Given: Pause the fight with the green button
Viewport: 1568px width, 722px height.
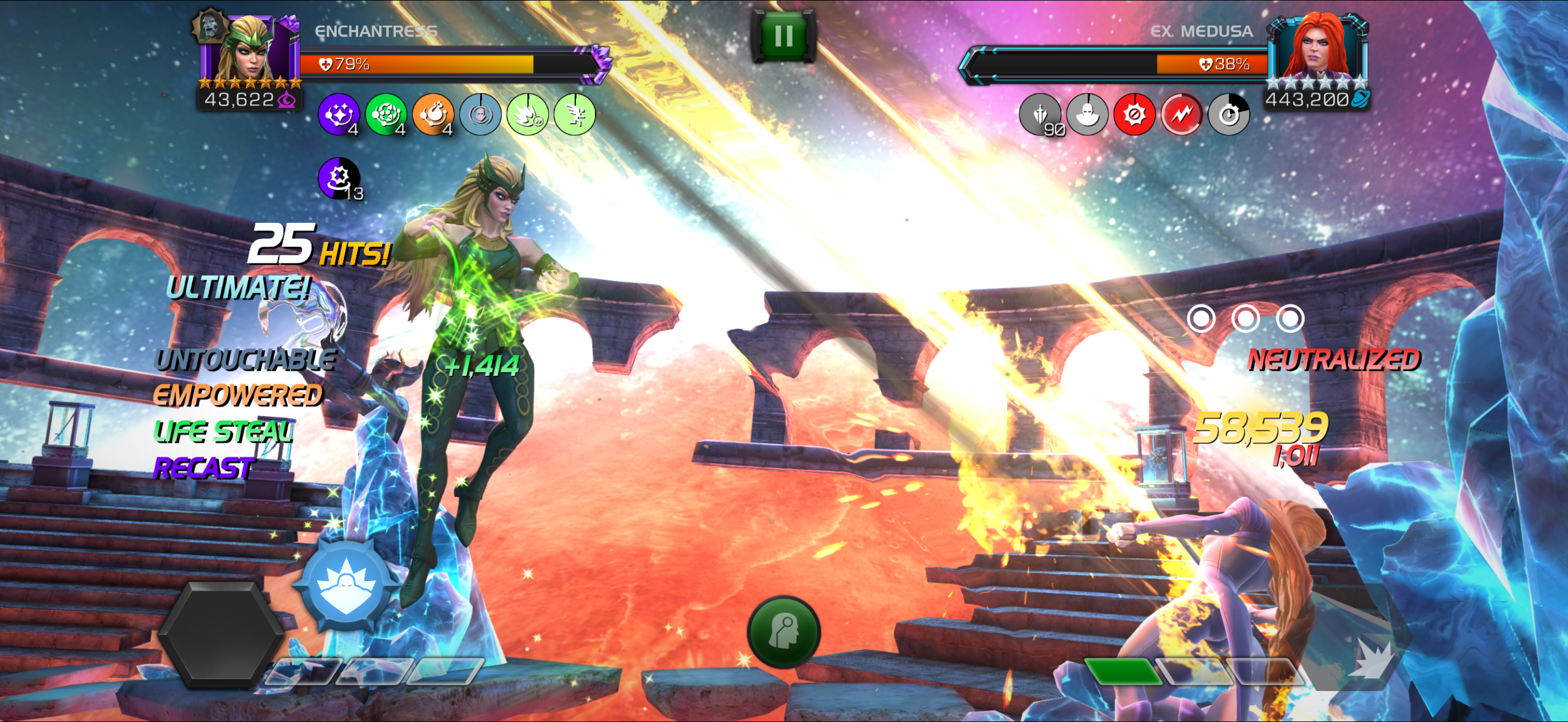Looking at the screenshot, I should (x=783, y=36).
